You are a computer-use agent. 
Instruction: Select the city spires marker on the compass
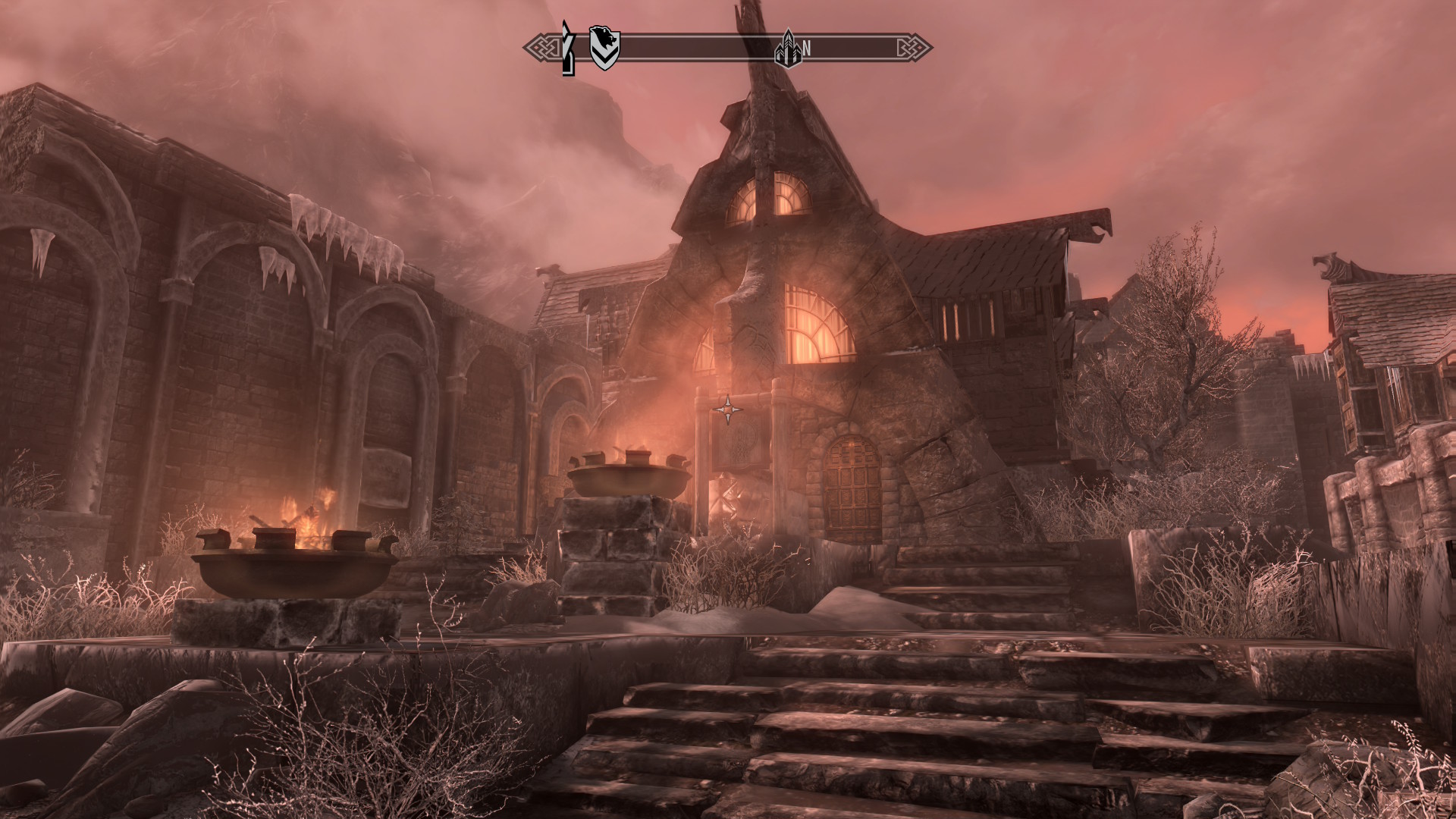787,48
